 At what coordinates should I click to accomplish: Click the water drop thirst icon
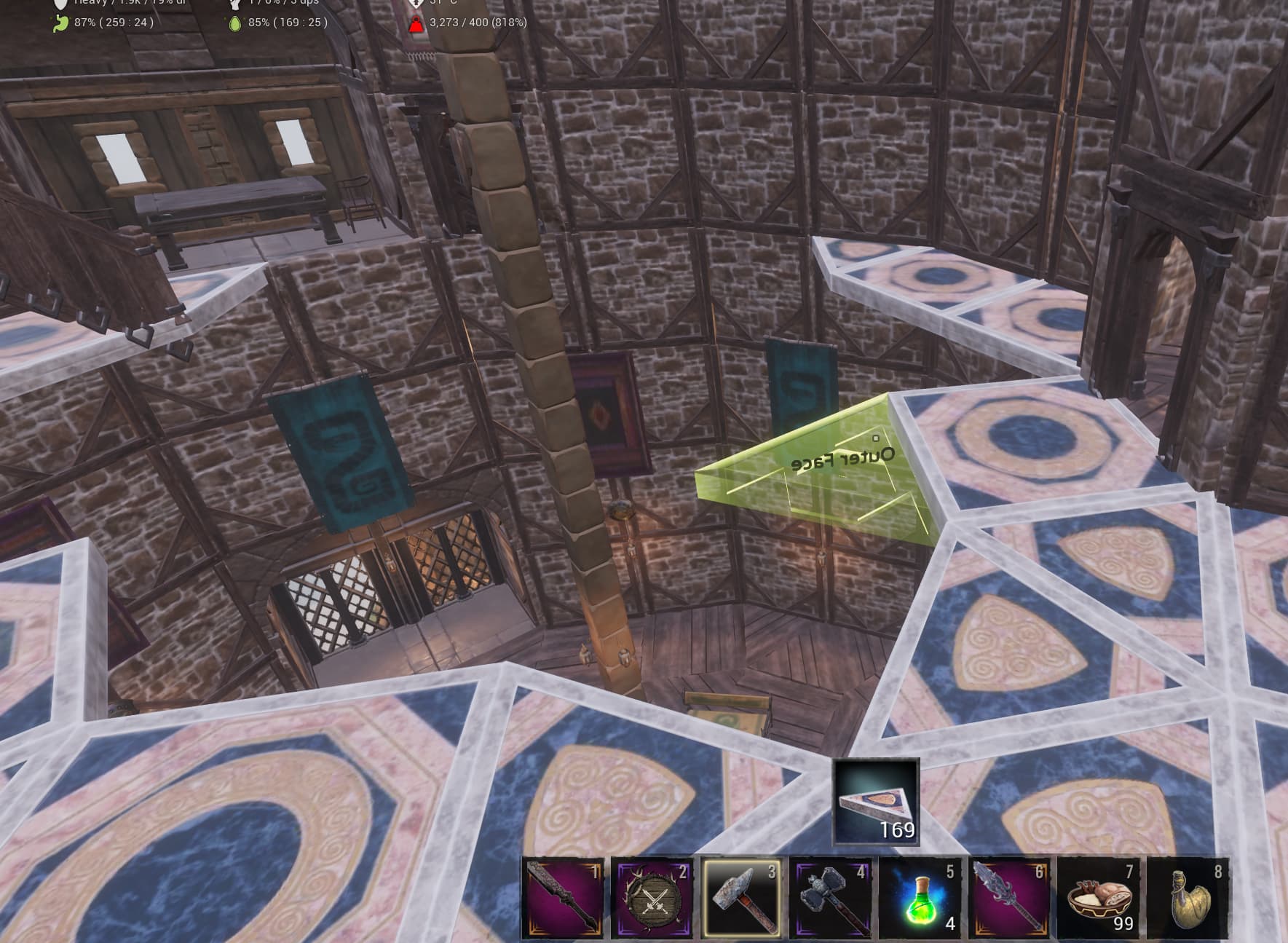[234, 23]
